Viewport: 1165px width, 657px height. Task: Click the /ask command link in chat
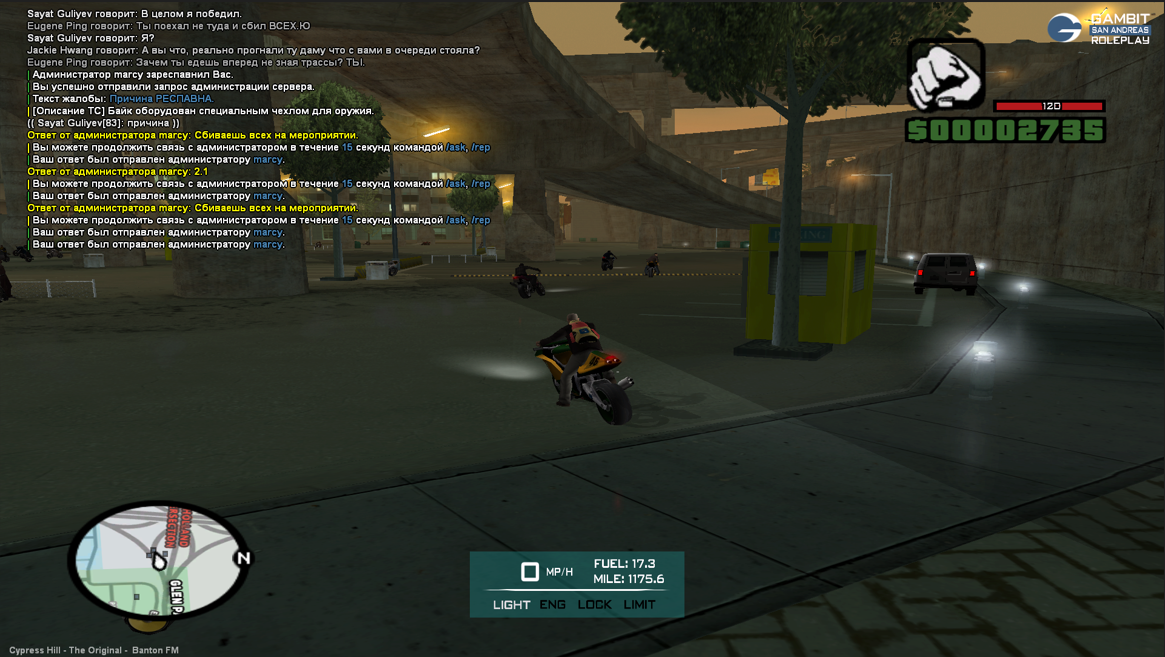pos(456,147)
